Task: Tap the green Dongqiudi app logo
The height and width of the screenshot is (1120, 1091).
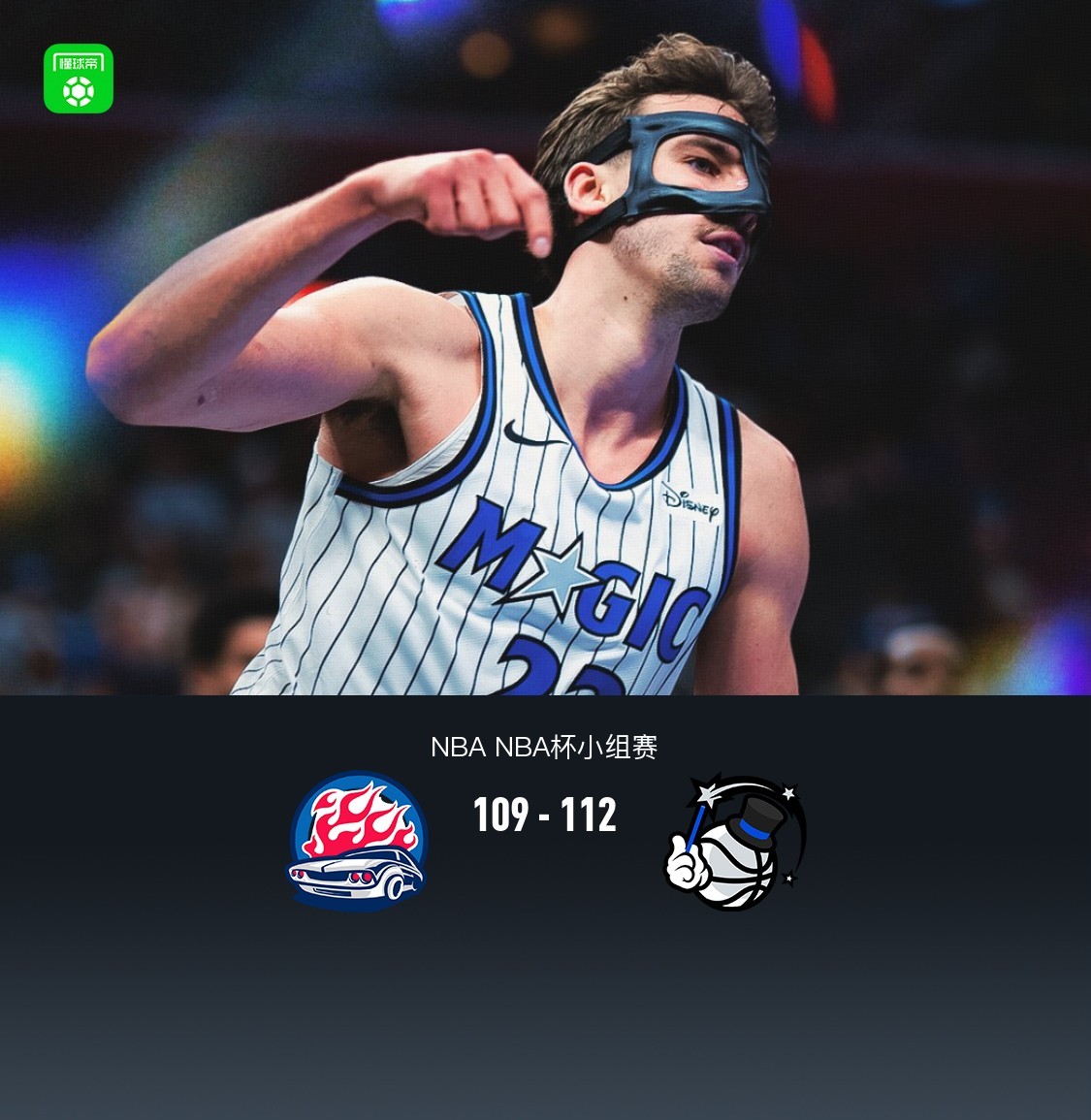Action: click(79, 79)
